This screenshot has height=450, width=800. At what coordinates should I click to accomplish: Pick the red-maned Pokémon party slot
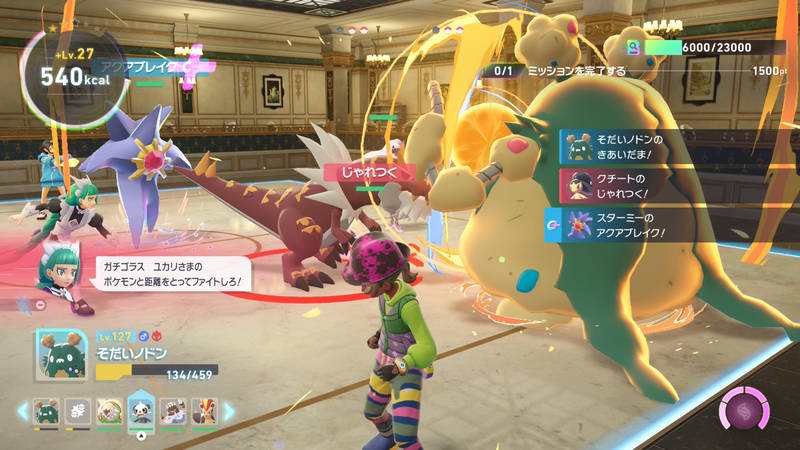(x=204, y=411)
